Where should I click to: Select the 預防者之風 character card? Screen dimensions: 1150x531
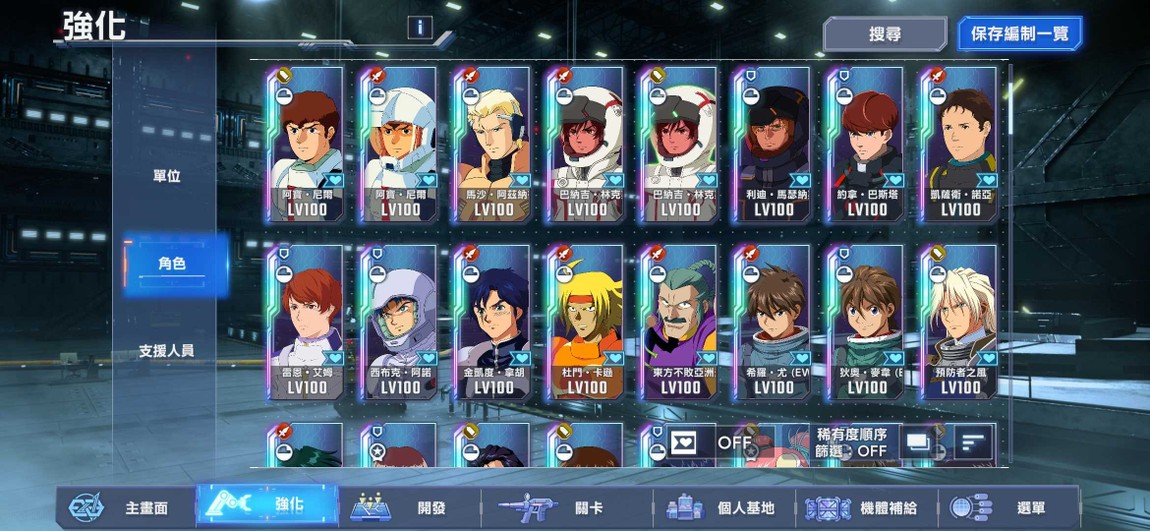(959, 322)
